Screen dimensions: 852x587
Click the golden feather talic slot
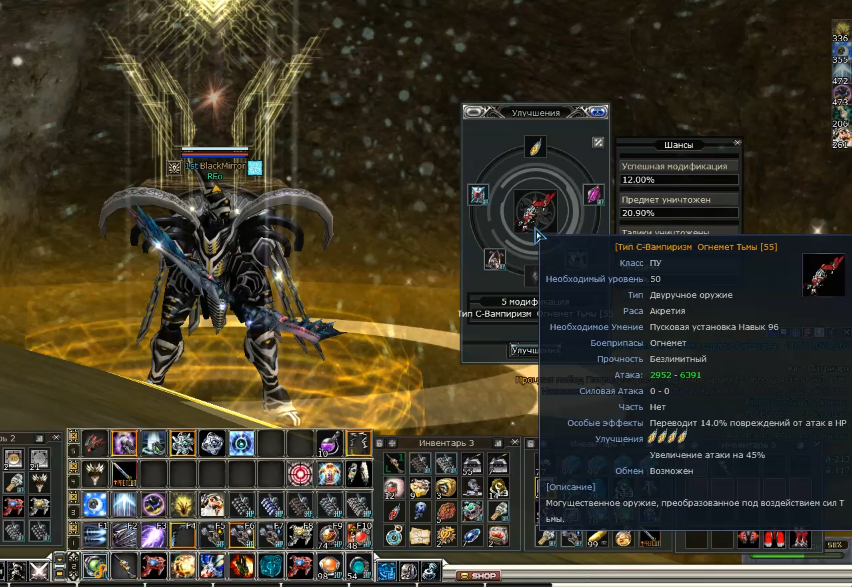point(535,147)
